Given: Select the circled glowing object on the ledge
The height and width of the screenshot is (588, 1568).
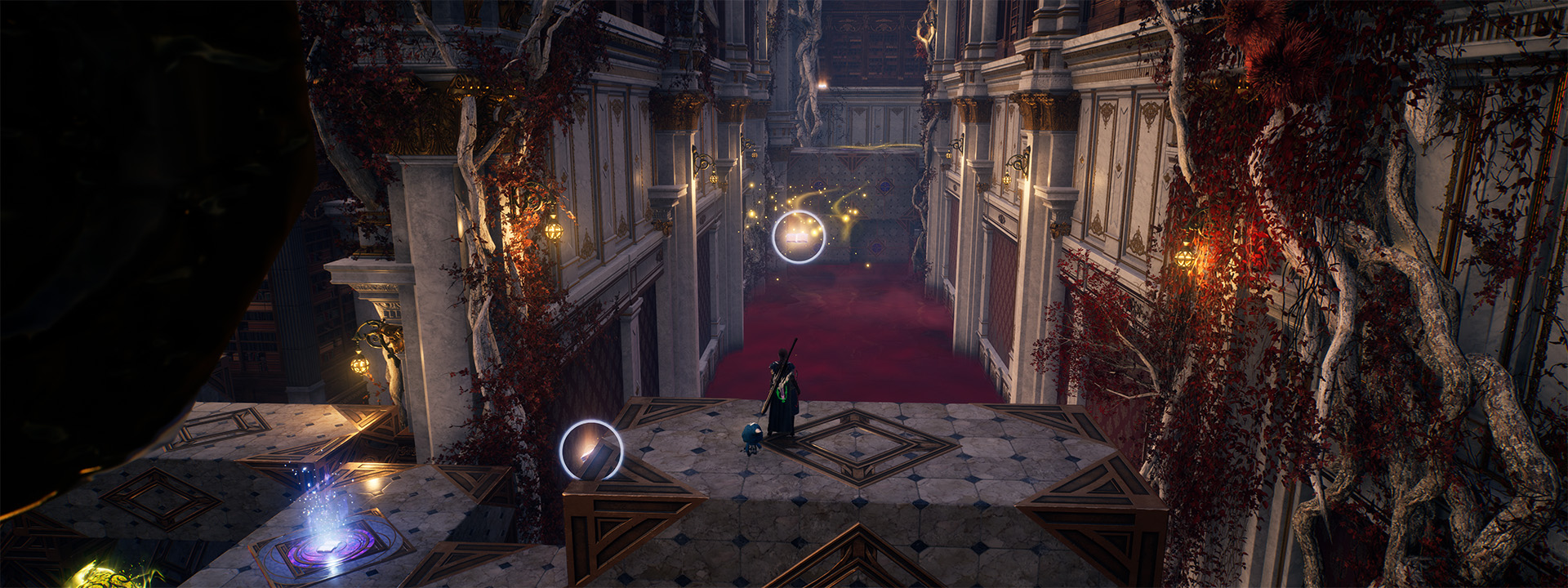Looking at the screenshot, I should coord(591,451).
